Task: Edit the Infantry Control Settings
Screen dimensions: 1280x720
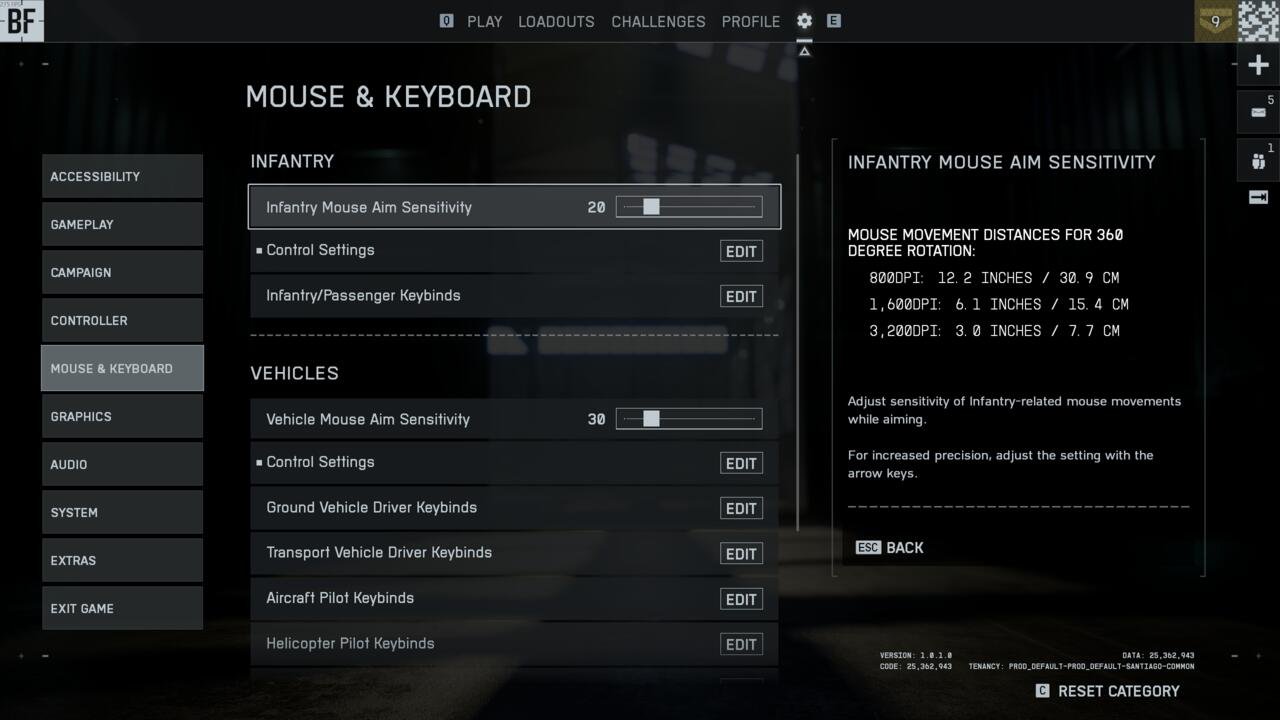Action: (x=741, y=251)
